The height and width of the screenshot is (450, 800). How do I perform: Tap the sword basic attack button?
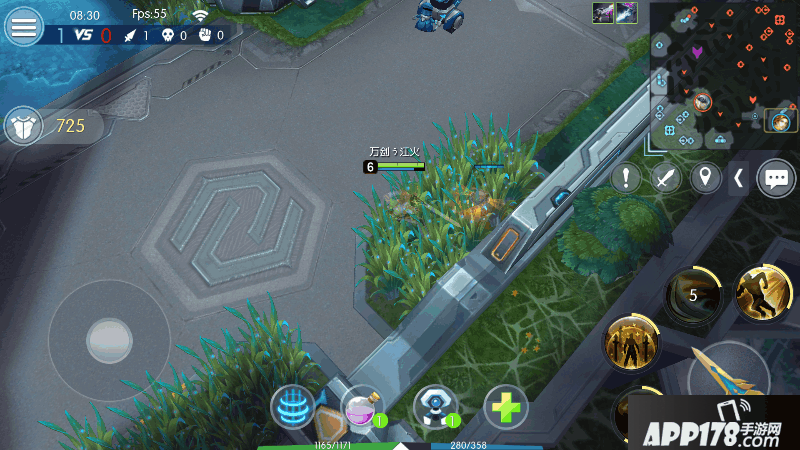click(x=728, y=380)
